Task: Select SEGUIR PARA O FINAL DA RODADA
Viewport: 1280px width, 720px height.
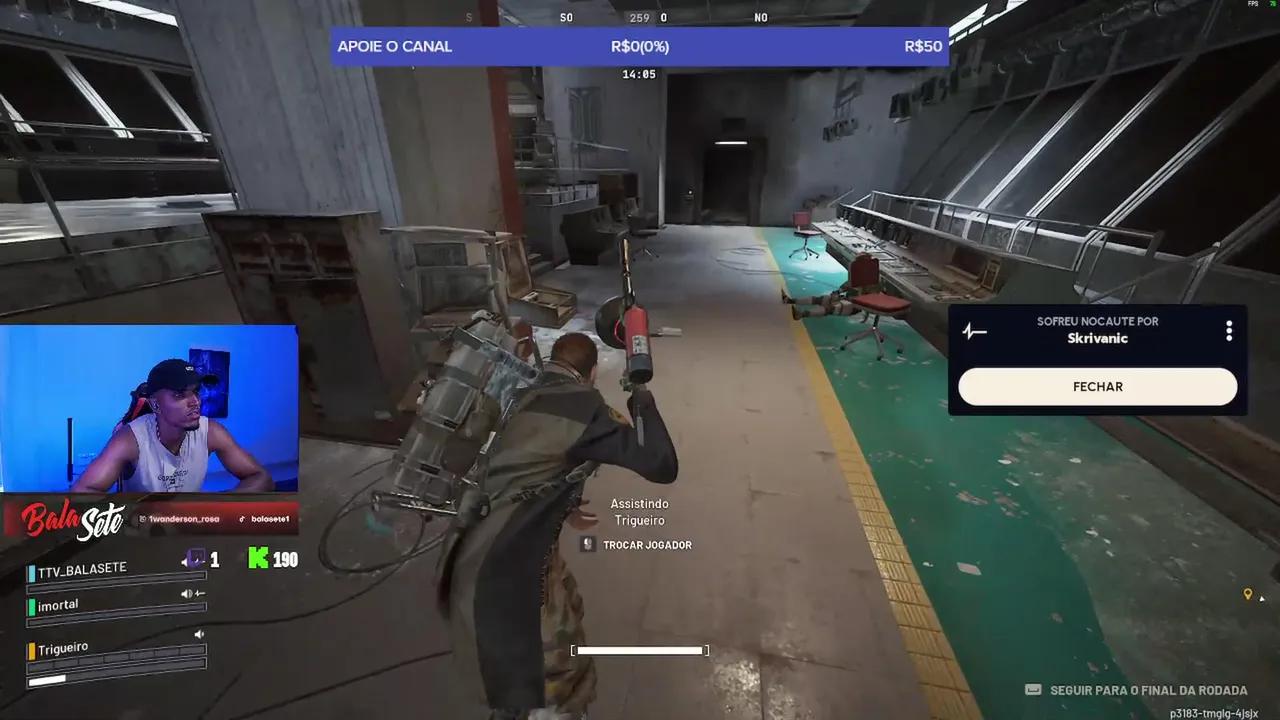Action: (x=1146, y=690)
